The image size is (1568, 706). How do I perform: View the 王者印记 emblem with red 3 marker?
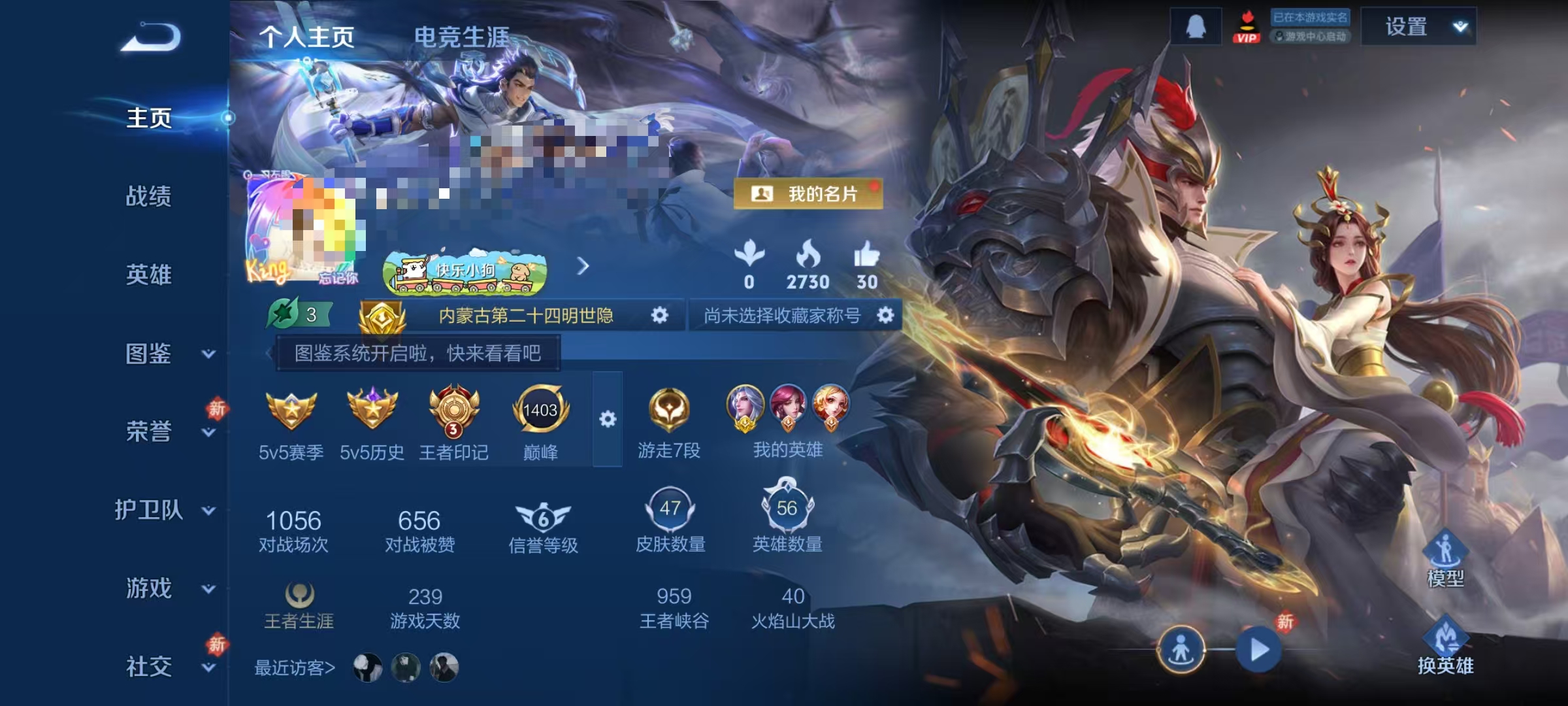pyautogui.click(x=455, y=412)
